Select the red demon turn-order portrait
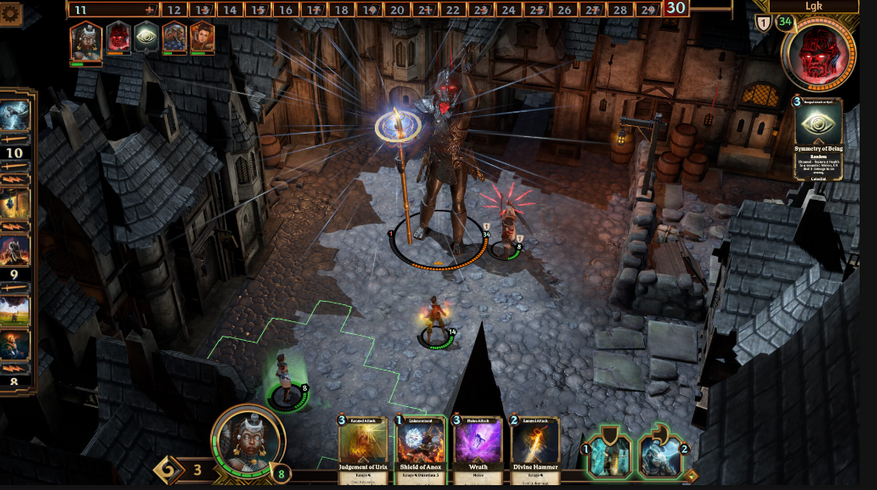 click(x=118, y=39)
